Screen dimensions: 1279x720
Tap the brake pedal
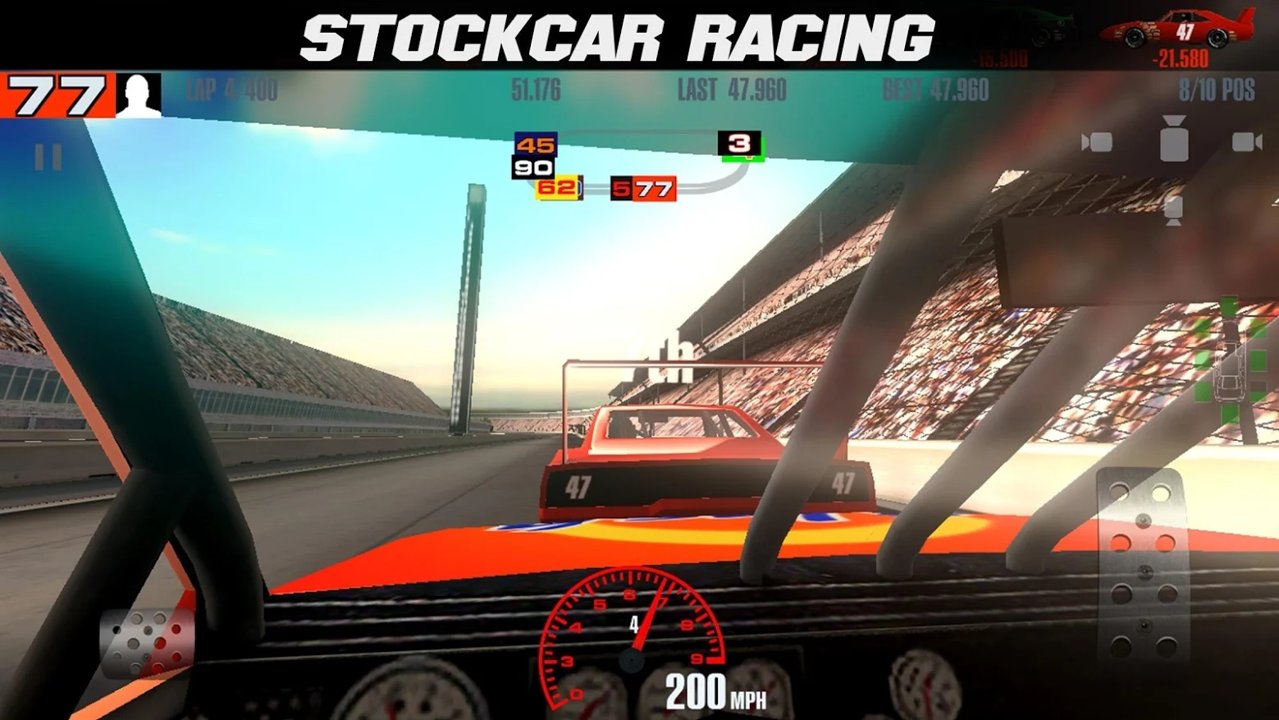tap(146, 640)
